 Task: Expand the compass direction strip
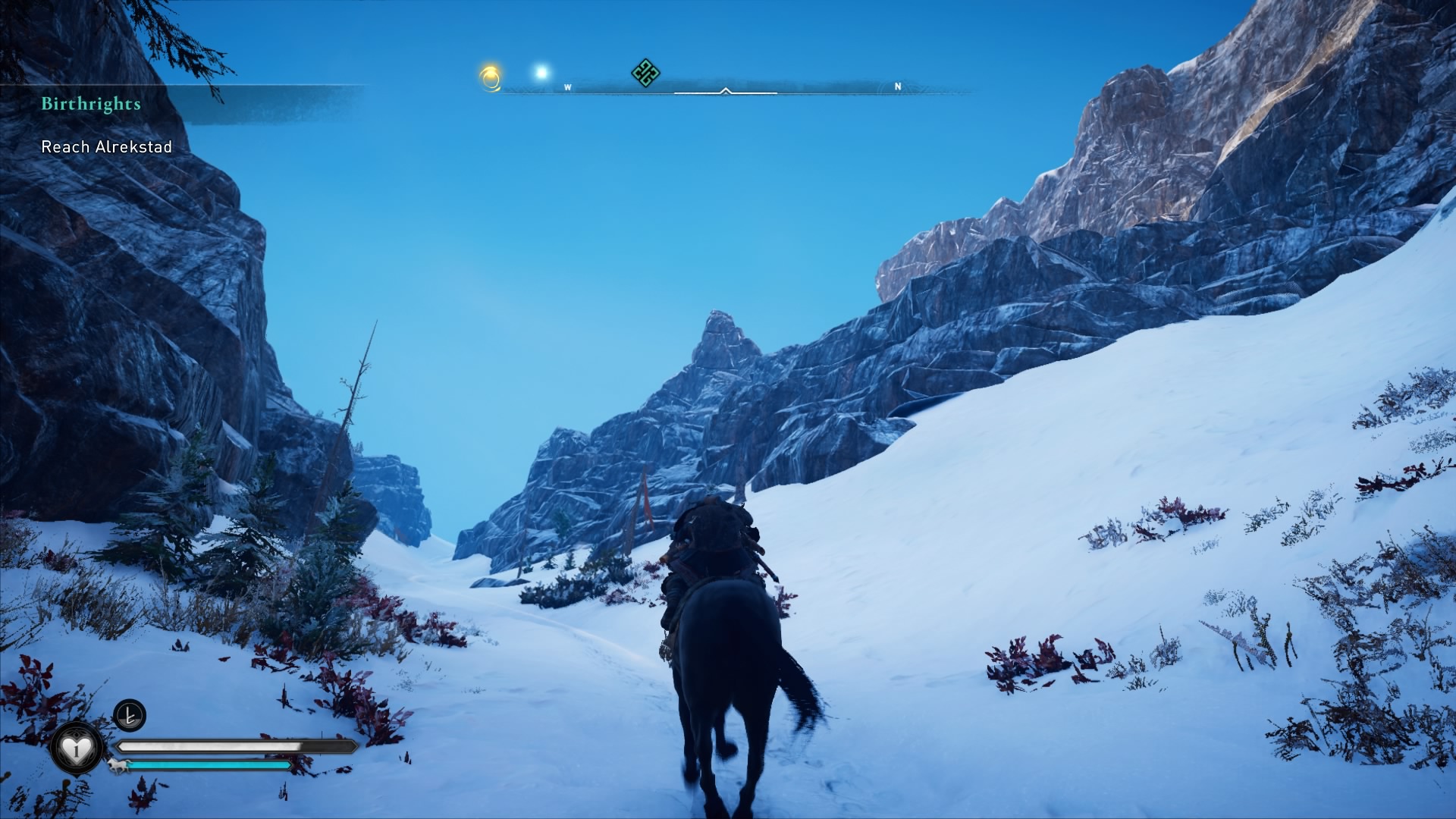point(726,87)
